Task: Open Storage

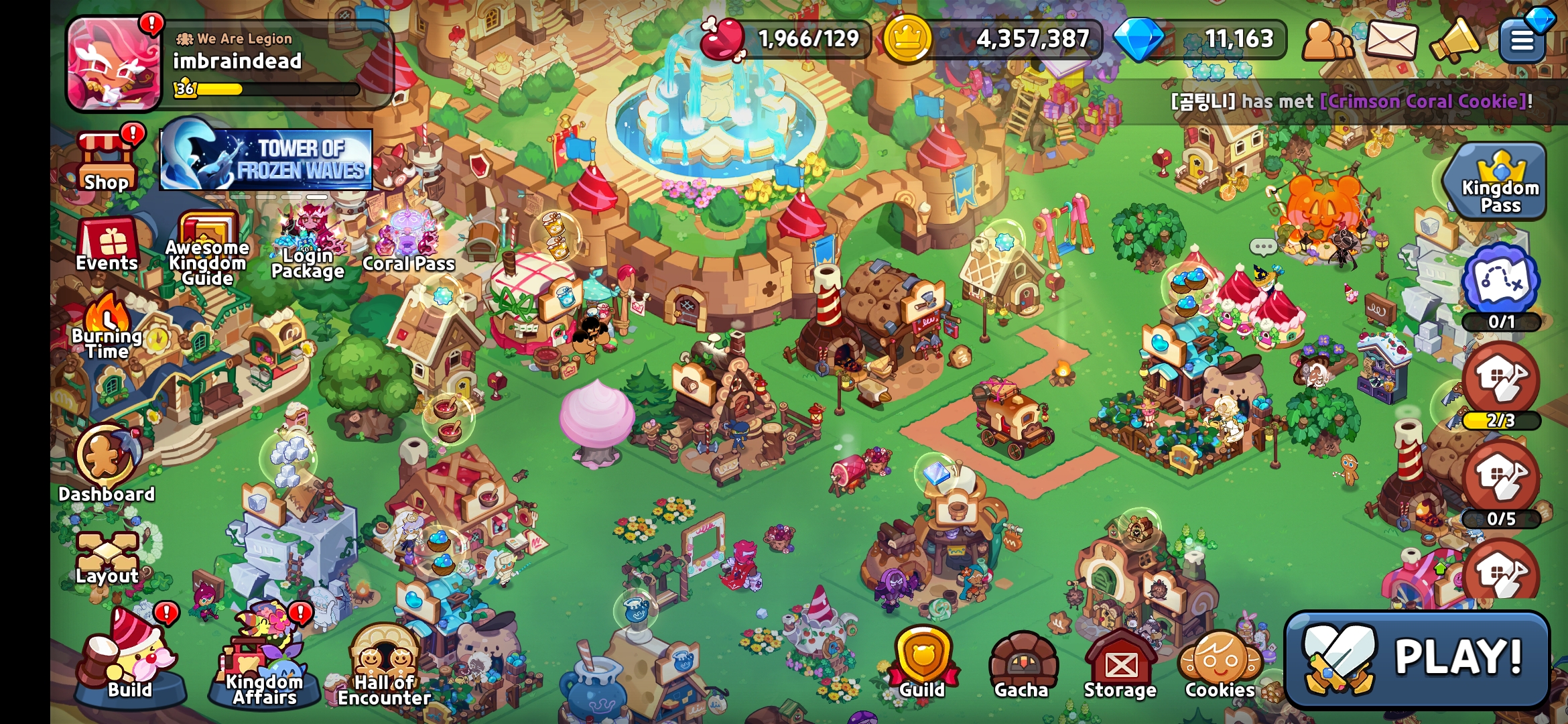Action: click(1120, 665)
